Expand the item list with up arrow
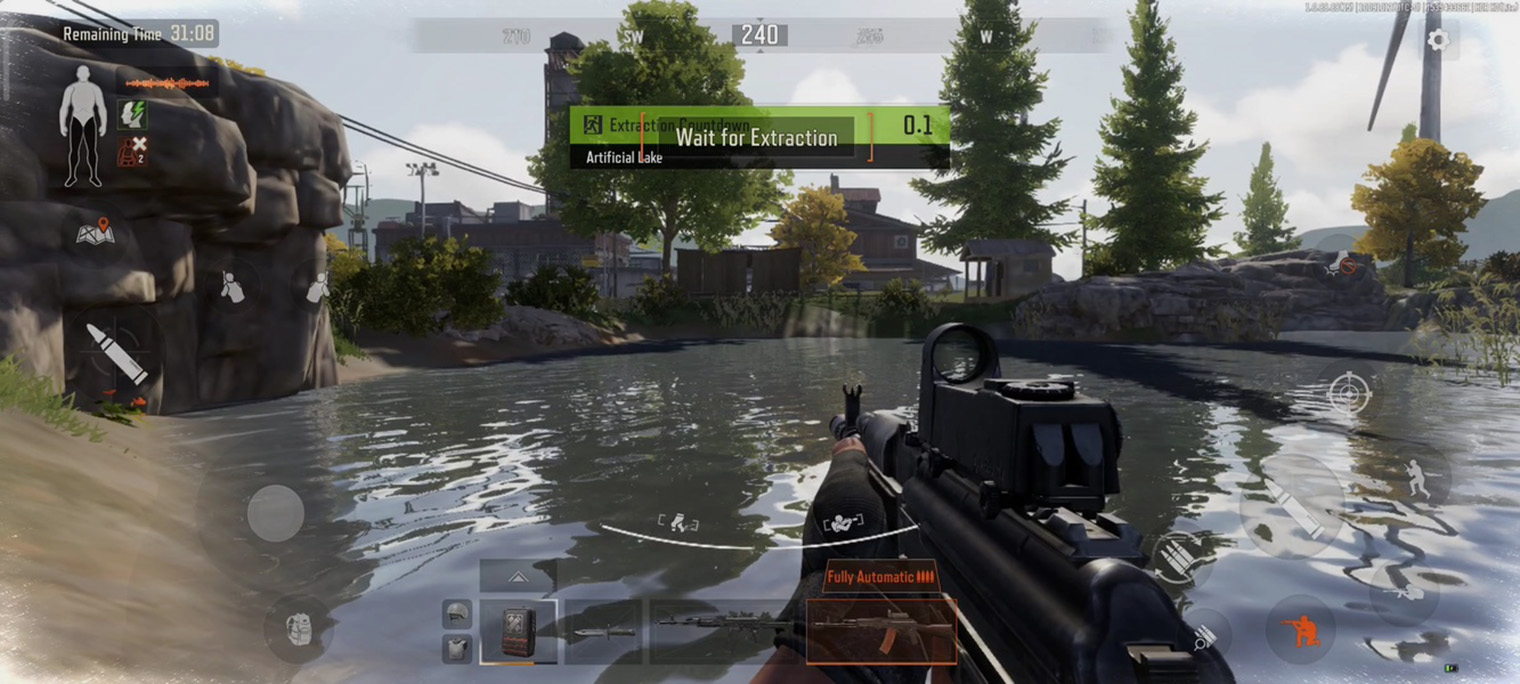Viewport: 1520px width, 684px height. point(518,577)
